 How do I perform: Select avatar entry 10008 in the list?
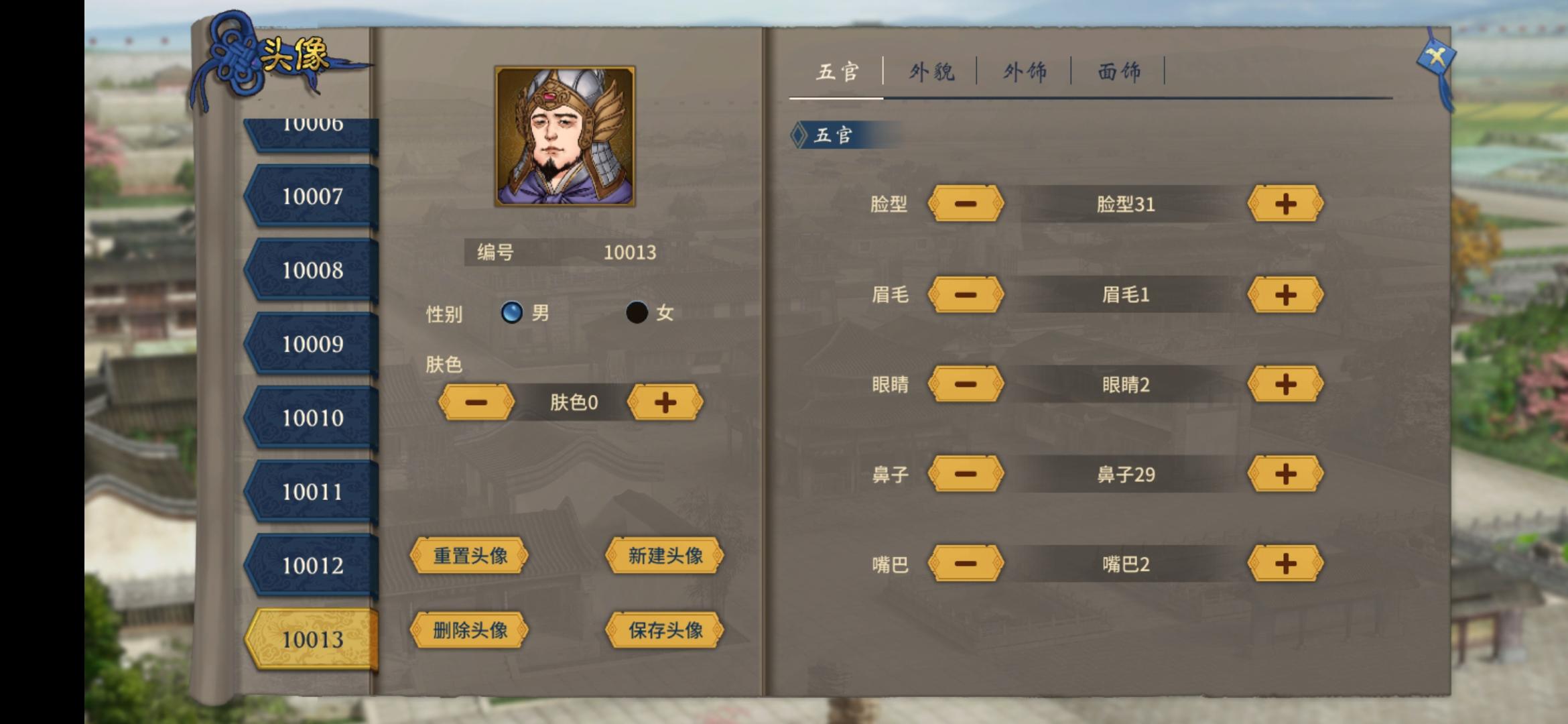coord(315,269)
